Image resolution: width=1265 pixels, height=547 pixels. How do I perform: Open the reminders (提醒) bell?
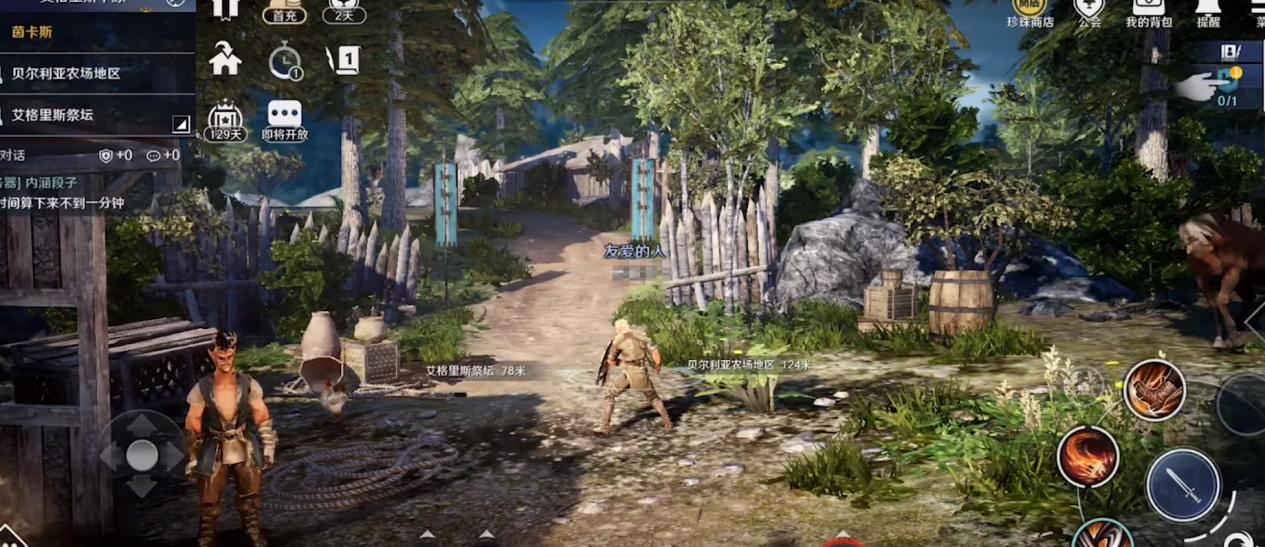click(1208, 10)
